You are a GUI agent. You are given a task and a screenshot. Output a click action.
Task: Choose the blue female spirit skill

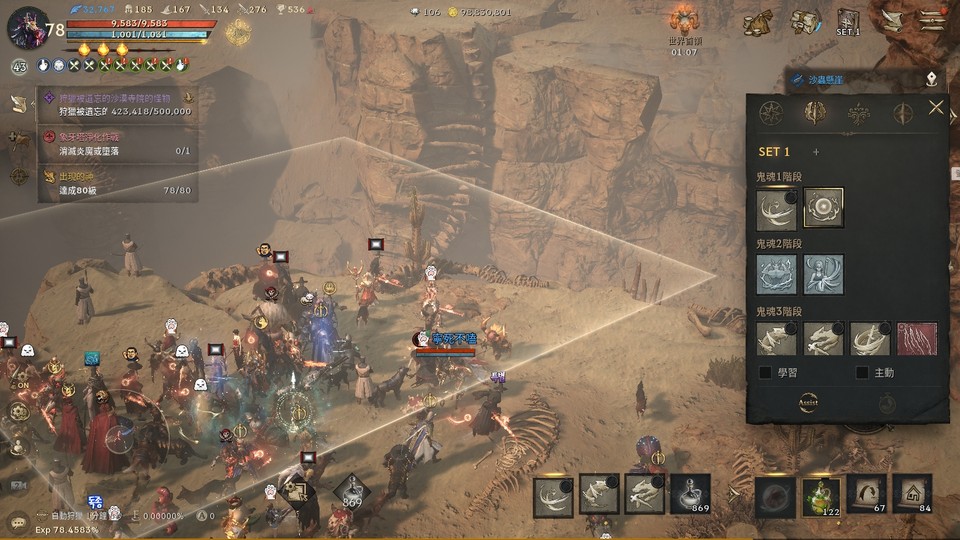click(x=823, y=274)
